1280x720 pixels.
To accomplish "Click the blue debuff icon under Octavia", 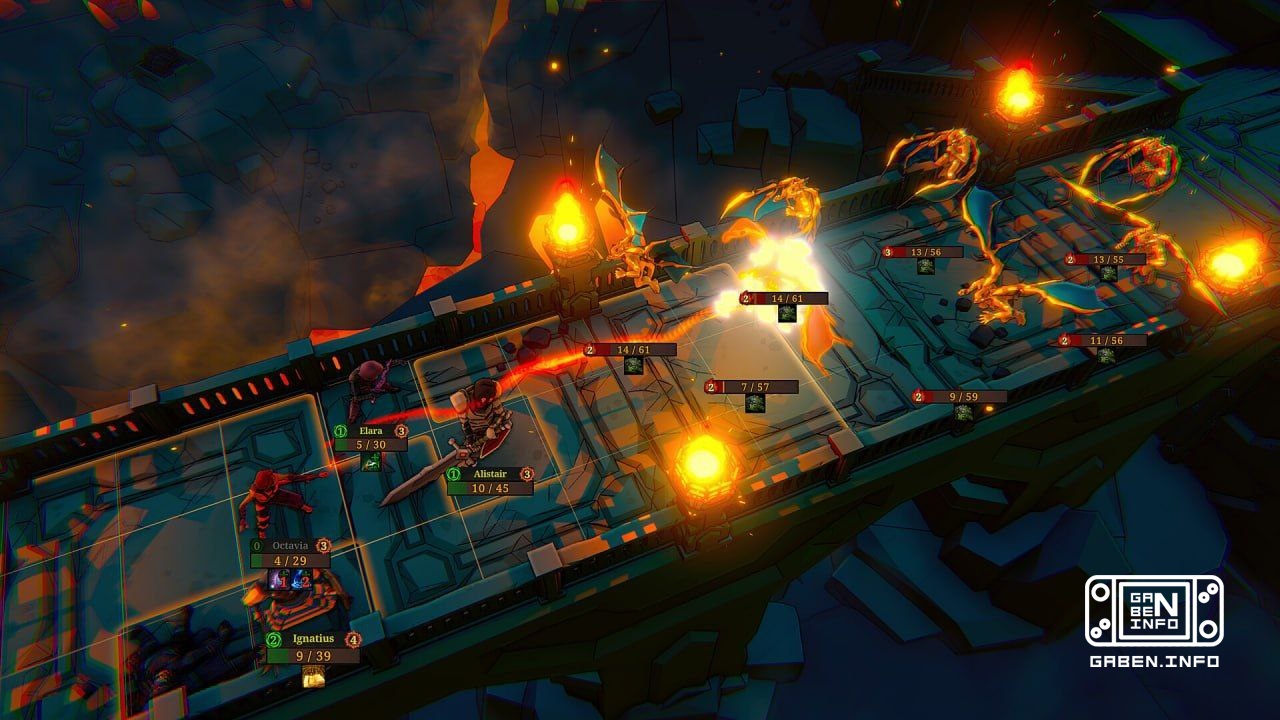I will pyautogui.click(x=301, y=580).
